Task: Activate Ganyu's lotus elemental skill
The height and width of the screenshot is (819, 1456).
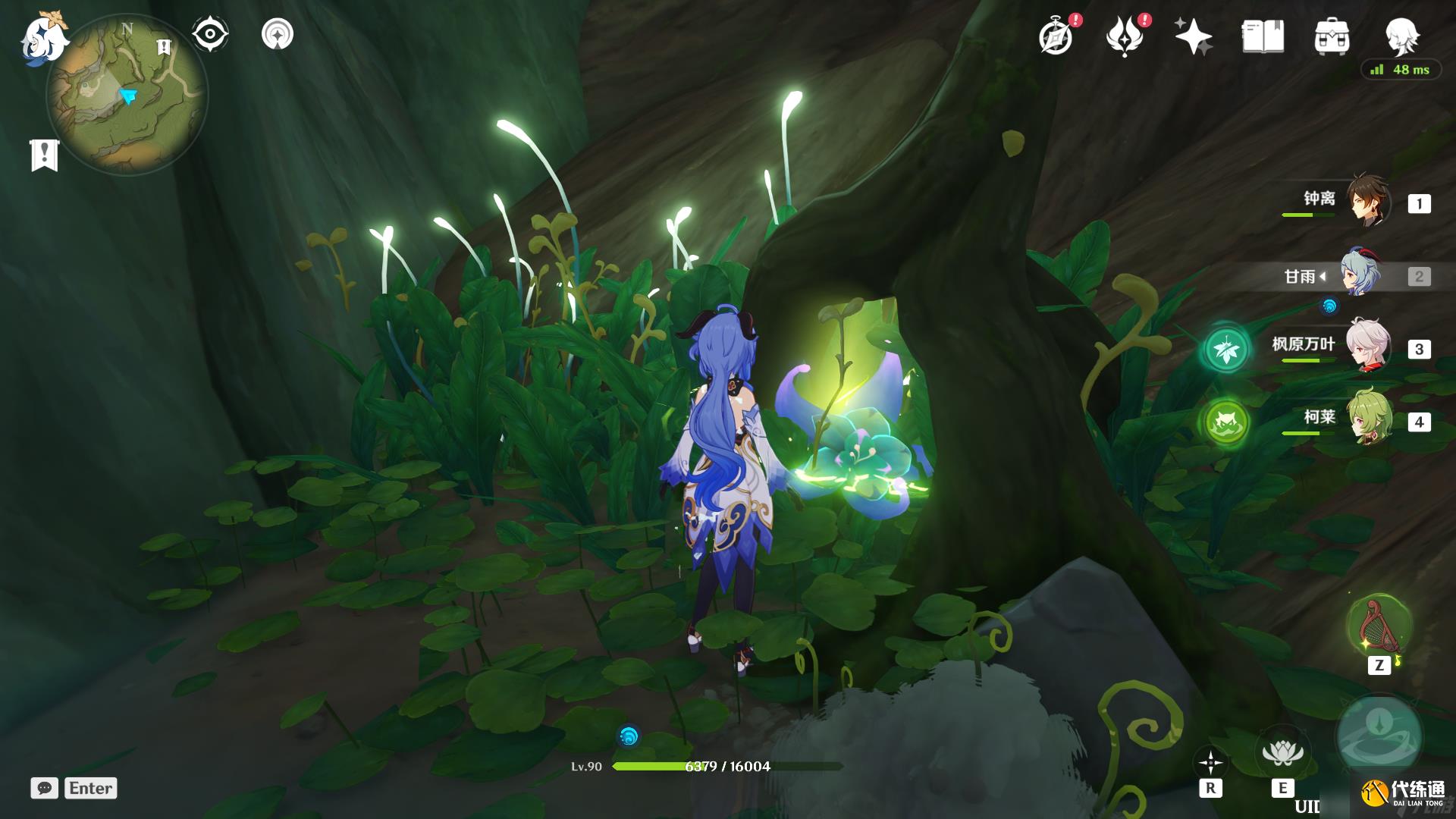Action: (x=1282, y=753)
